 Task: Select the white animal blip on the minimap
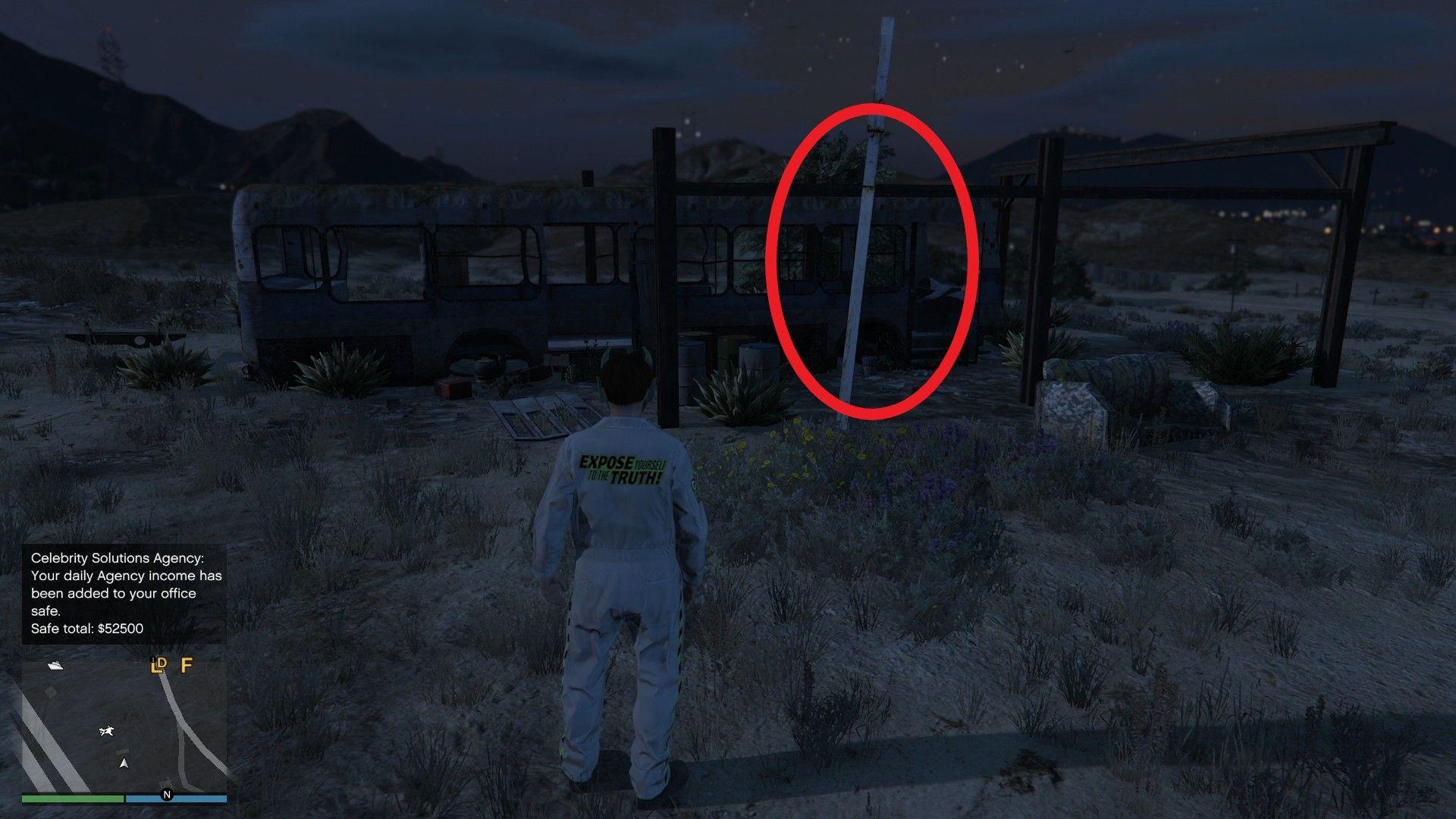tap(106, 731)
